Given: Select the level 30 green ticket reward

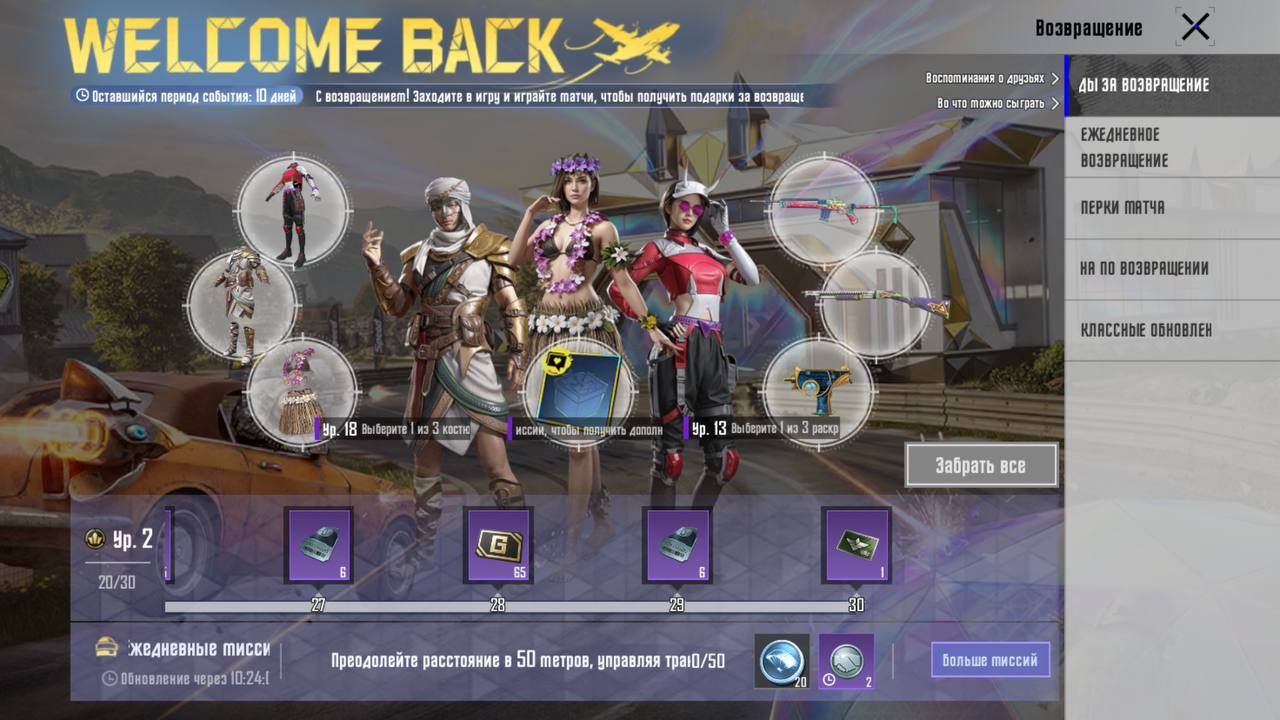Looking at the screenshot, I should 856,545.
